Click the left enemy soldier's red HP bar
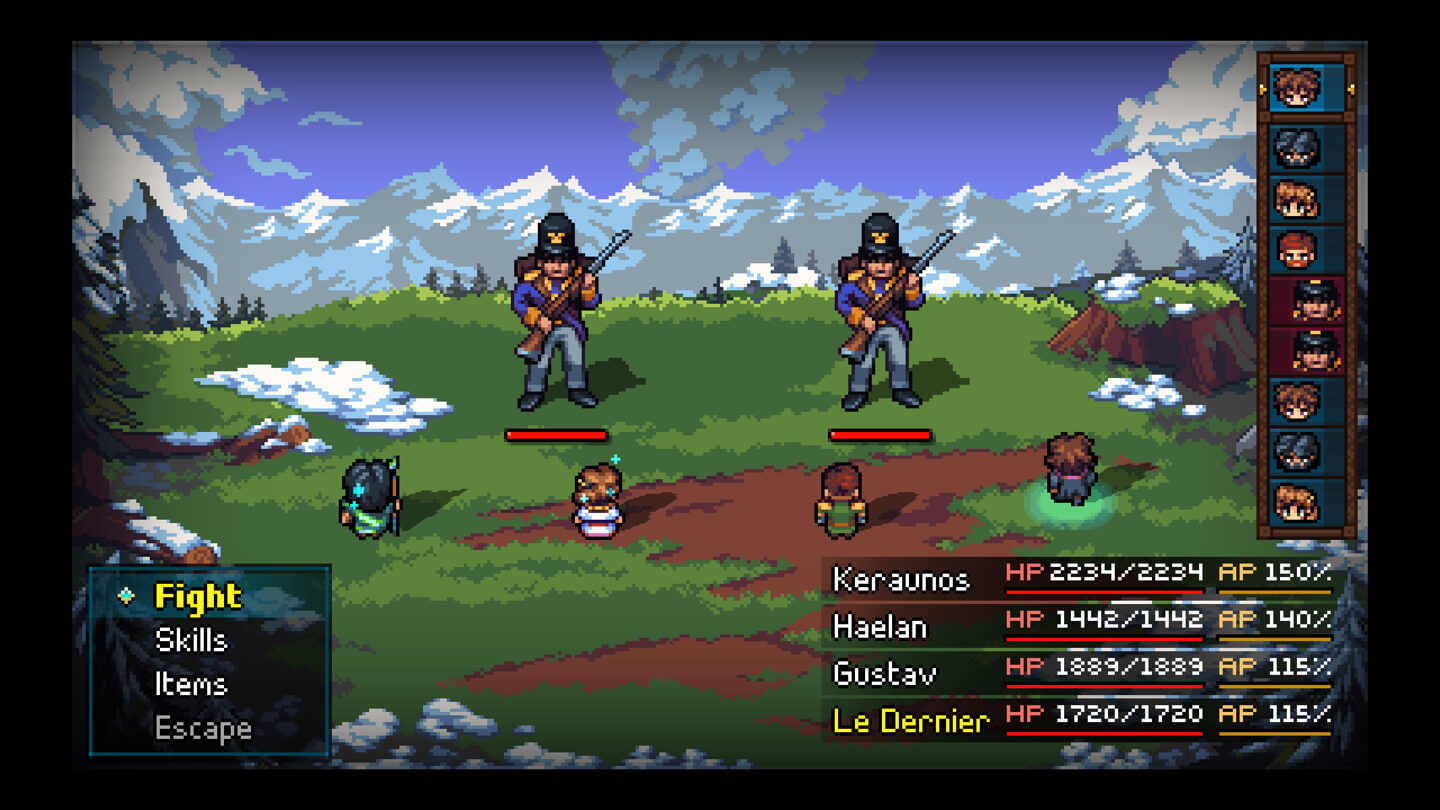 [555, 435]
